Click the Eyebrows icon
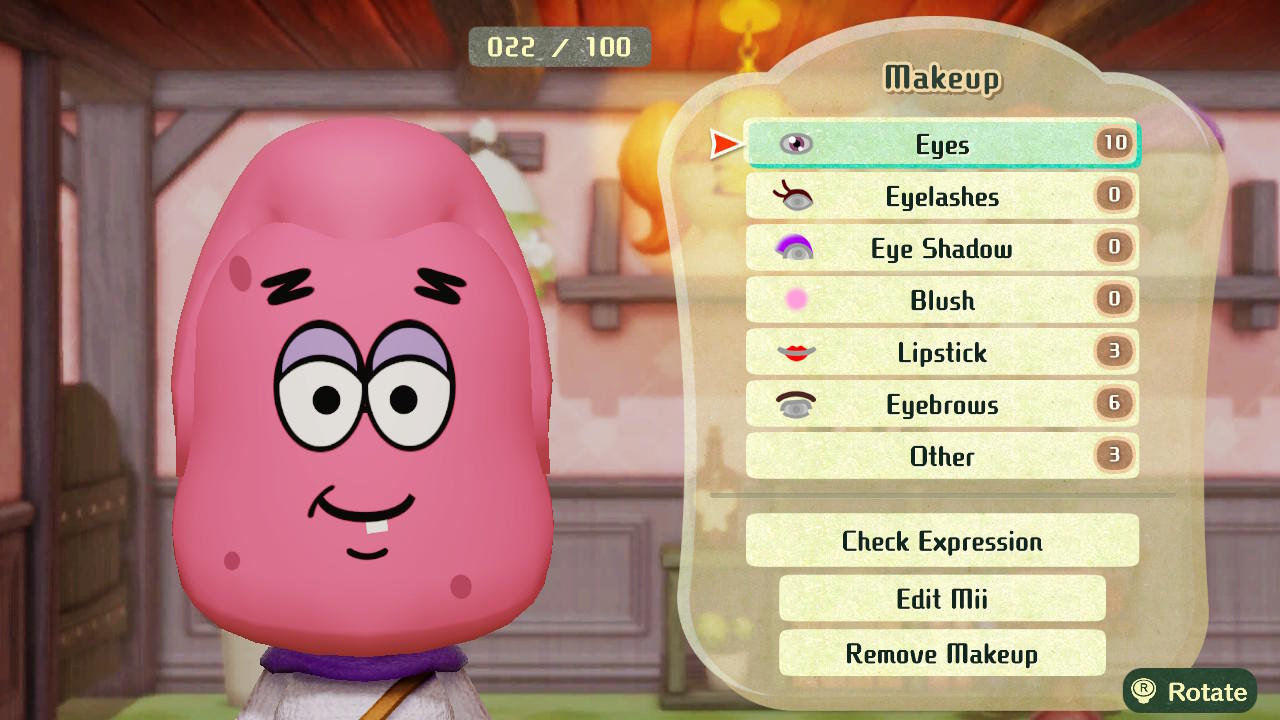Image resolution: width=1280 pixels, height=720 pixels. tap(793, 404)
